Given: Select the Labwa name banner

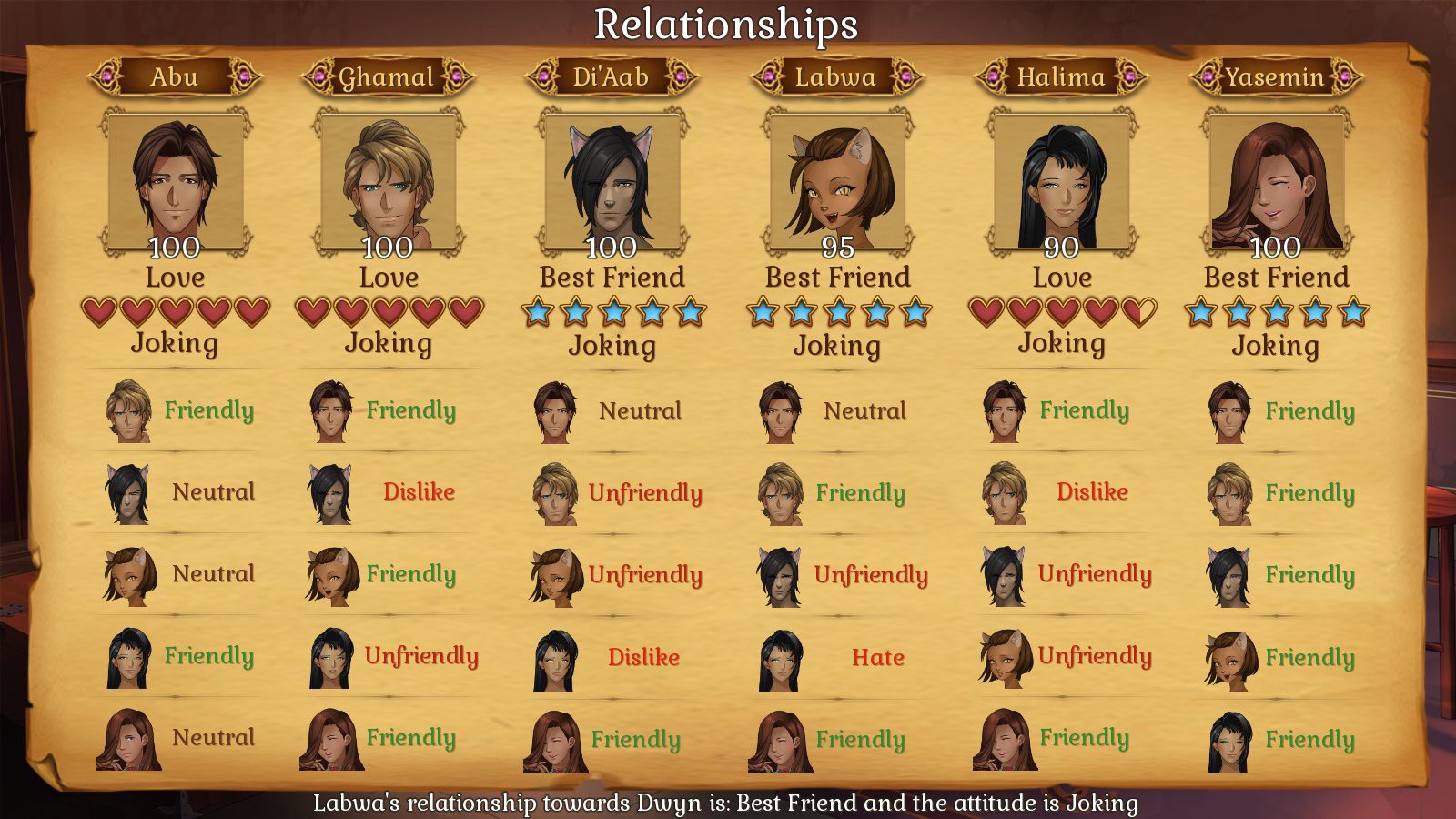Looking at the screenshot, I should pos(836,76).
